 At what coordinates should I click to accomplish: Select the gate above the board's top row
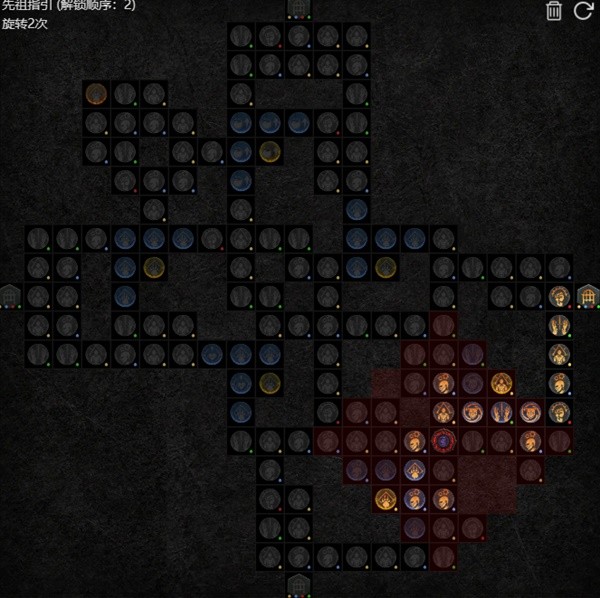[299, 9]
